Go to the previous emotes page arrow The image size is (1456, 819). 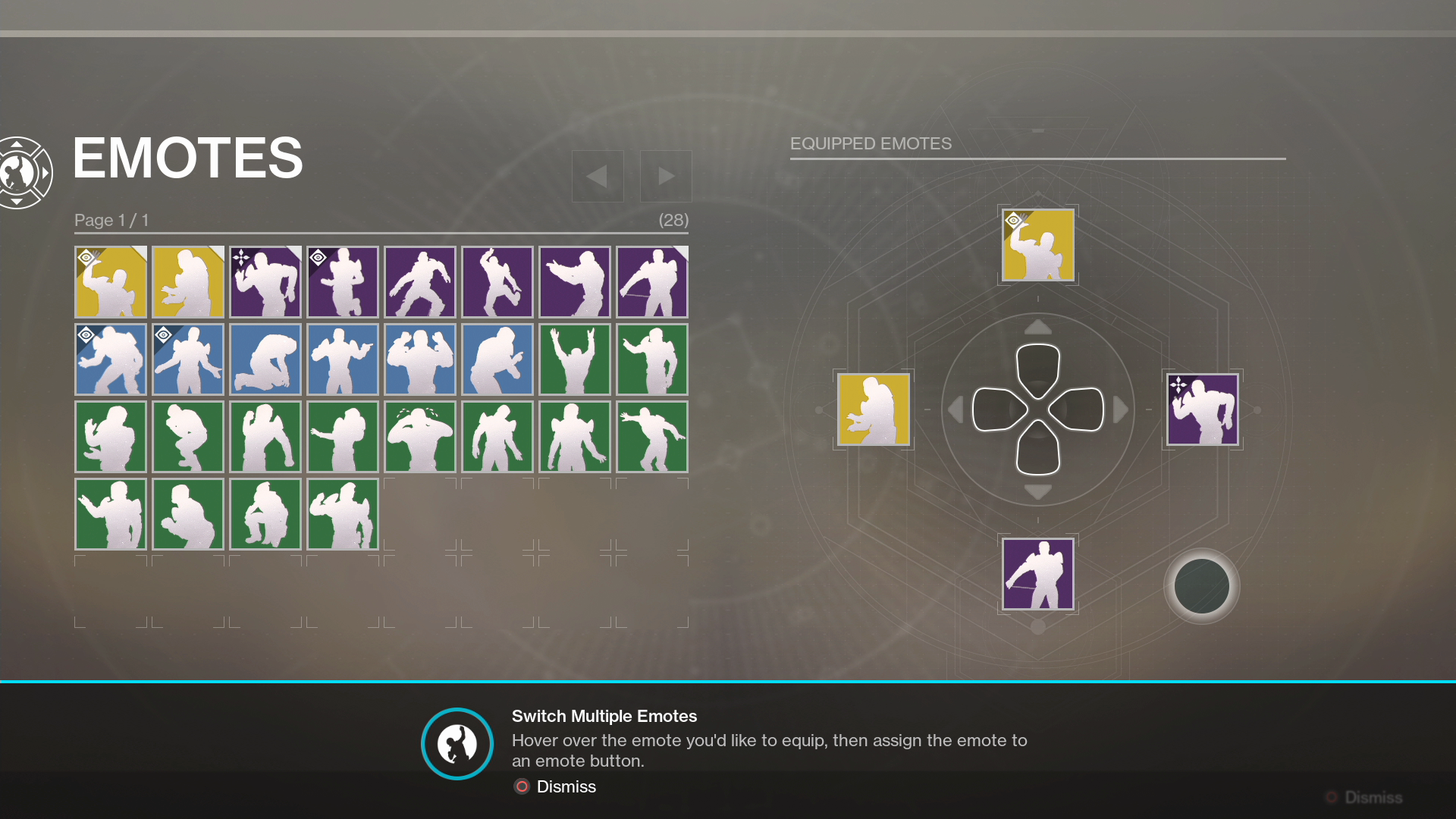pos(598,176)
